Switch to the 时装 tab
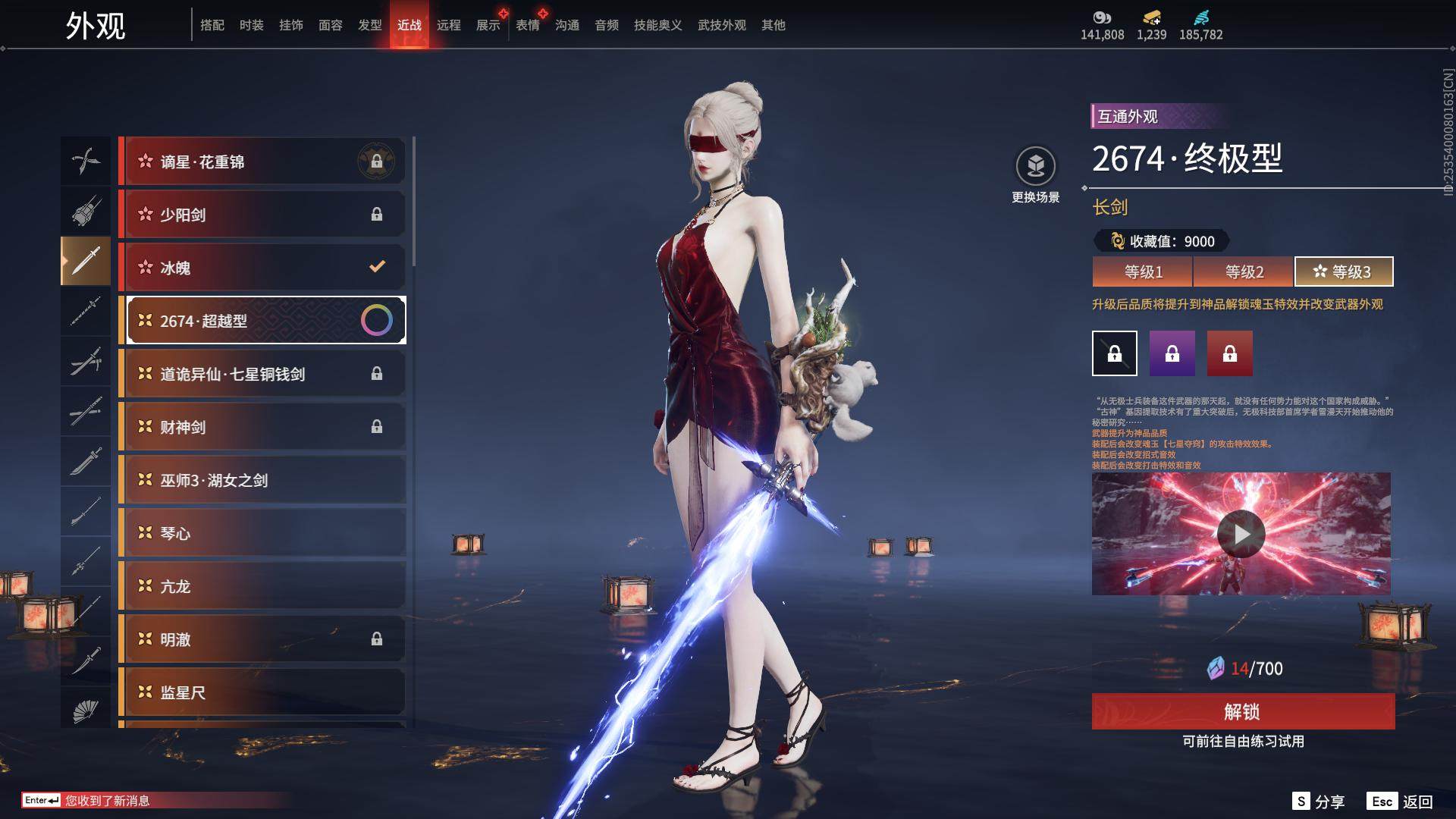This screenshot has height=819, width=1456. coord(251,25)
